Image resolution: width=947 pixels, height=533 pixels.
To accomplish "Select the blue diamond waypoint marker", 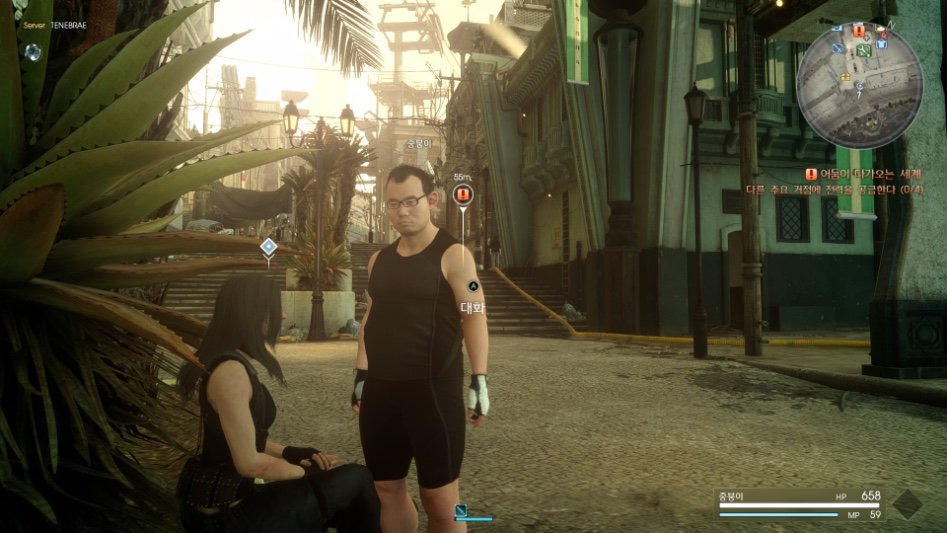I will [x=268, y=246].
